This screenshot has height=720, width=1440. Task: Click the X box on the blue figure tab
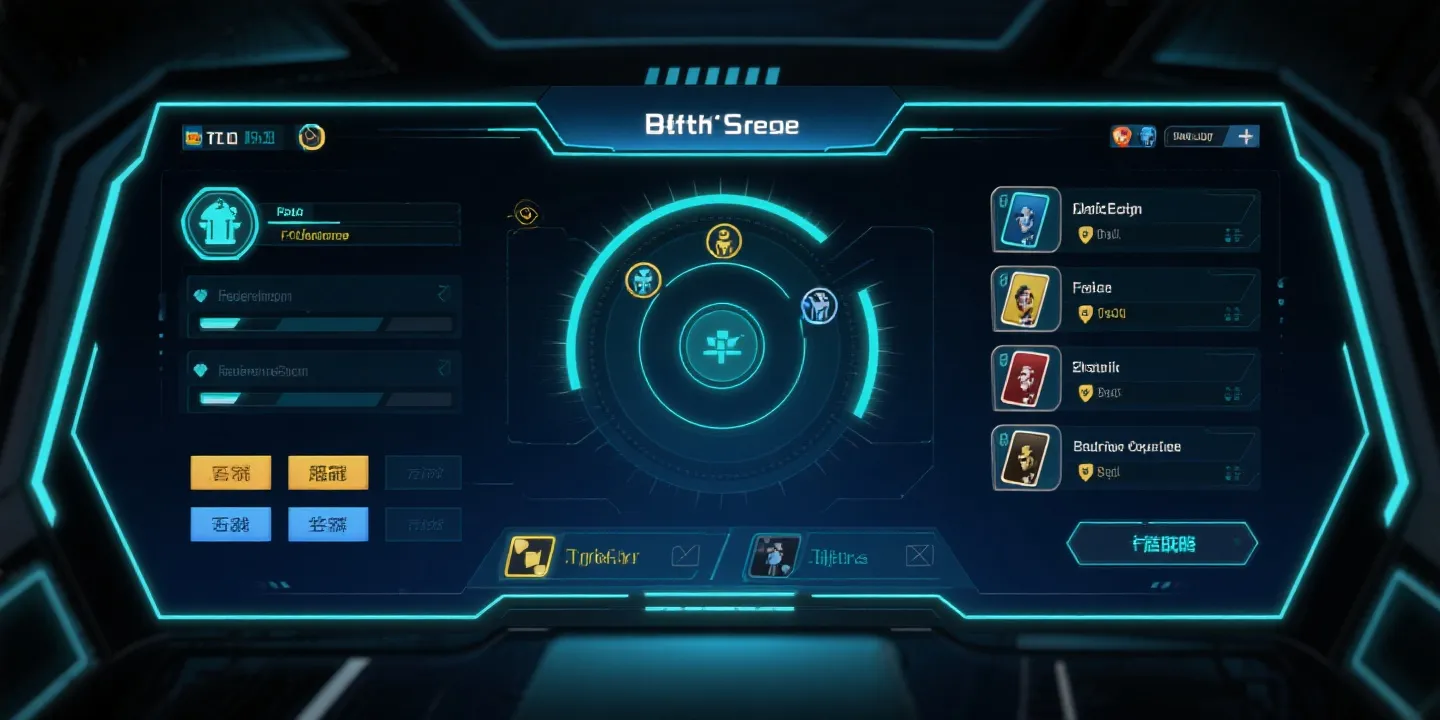918,556
